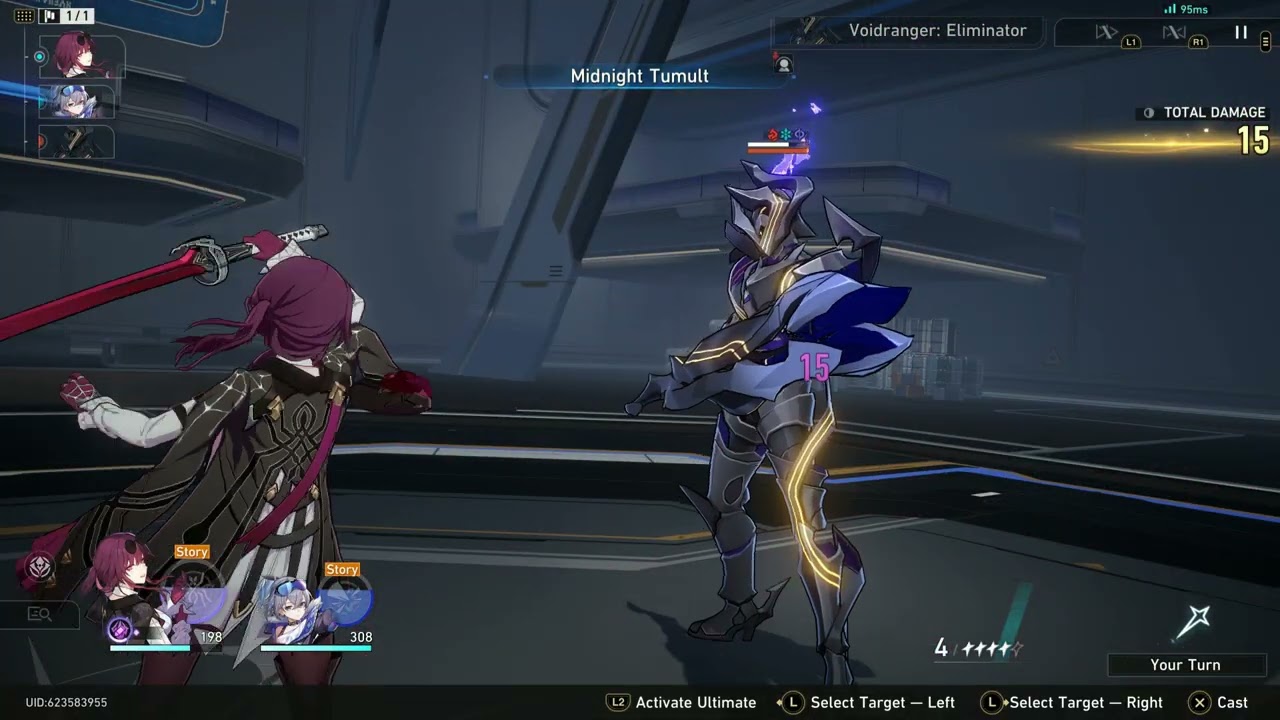The height and width of the screenshot is (720, 1280).
Task: Open the side options pill button
Action: point(1266,41)
